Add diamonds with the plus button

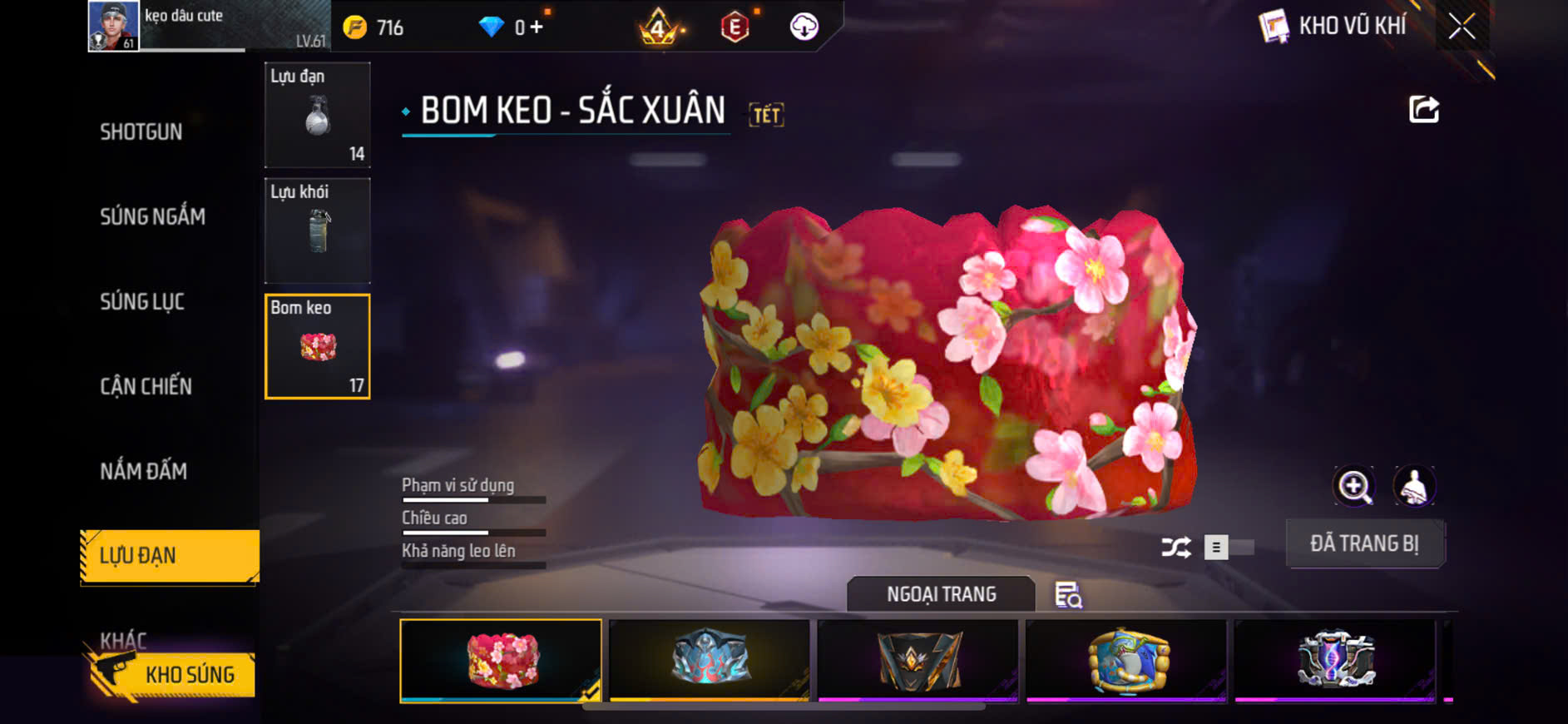click(x=537, y=27)
